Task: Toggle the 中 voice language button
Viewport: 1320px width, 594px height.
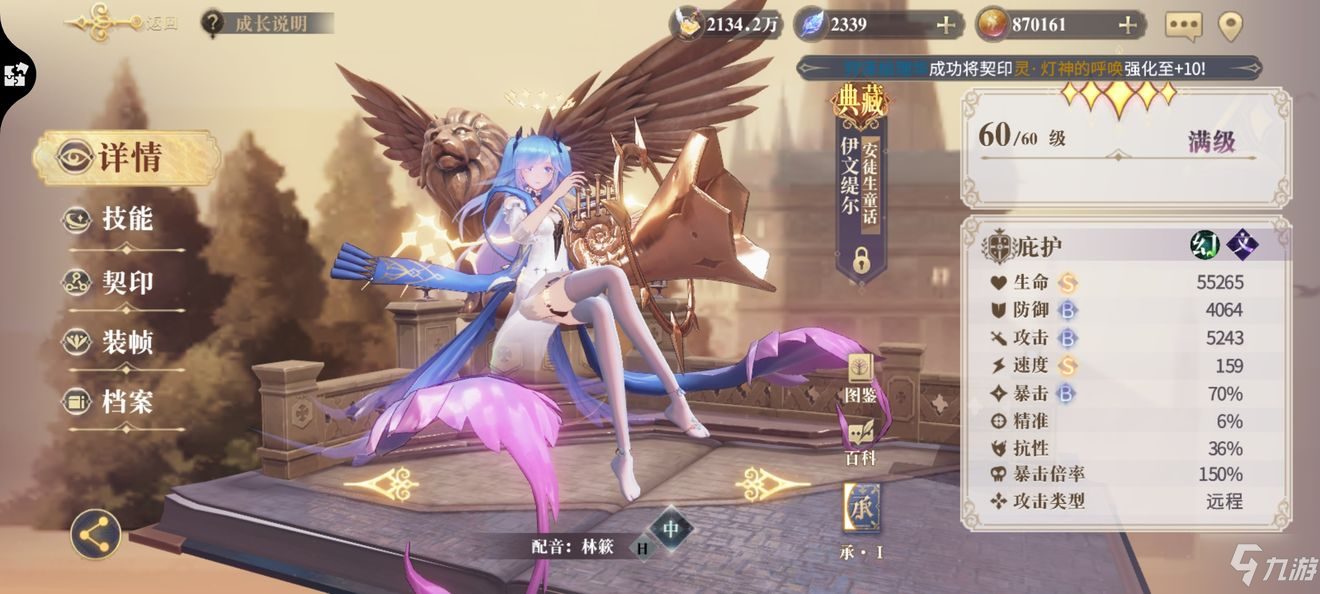Action: [670, 528]
